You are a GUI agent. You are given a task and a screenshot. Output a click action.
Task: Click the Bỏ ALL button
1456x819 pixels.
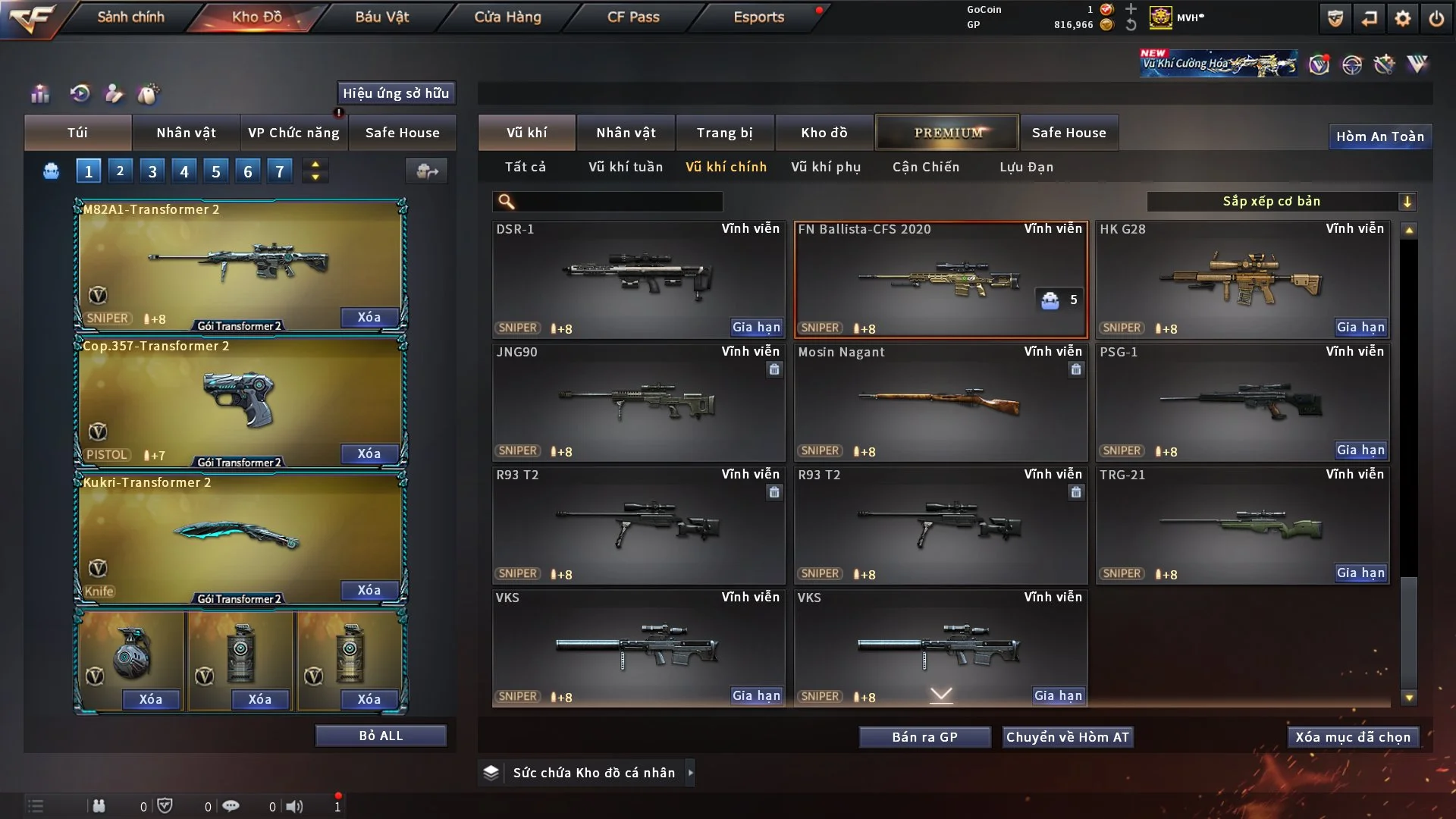pos(381,736)
